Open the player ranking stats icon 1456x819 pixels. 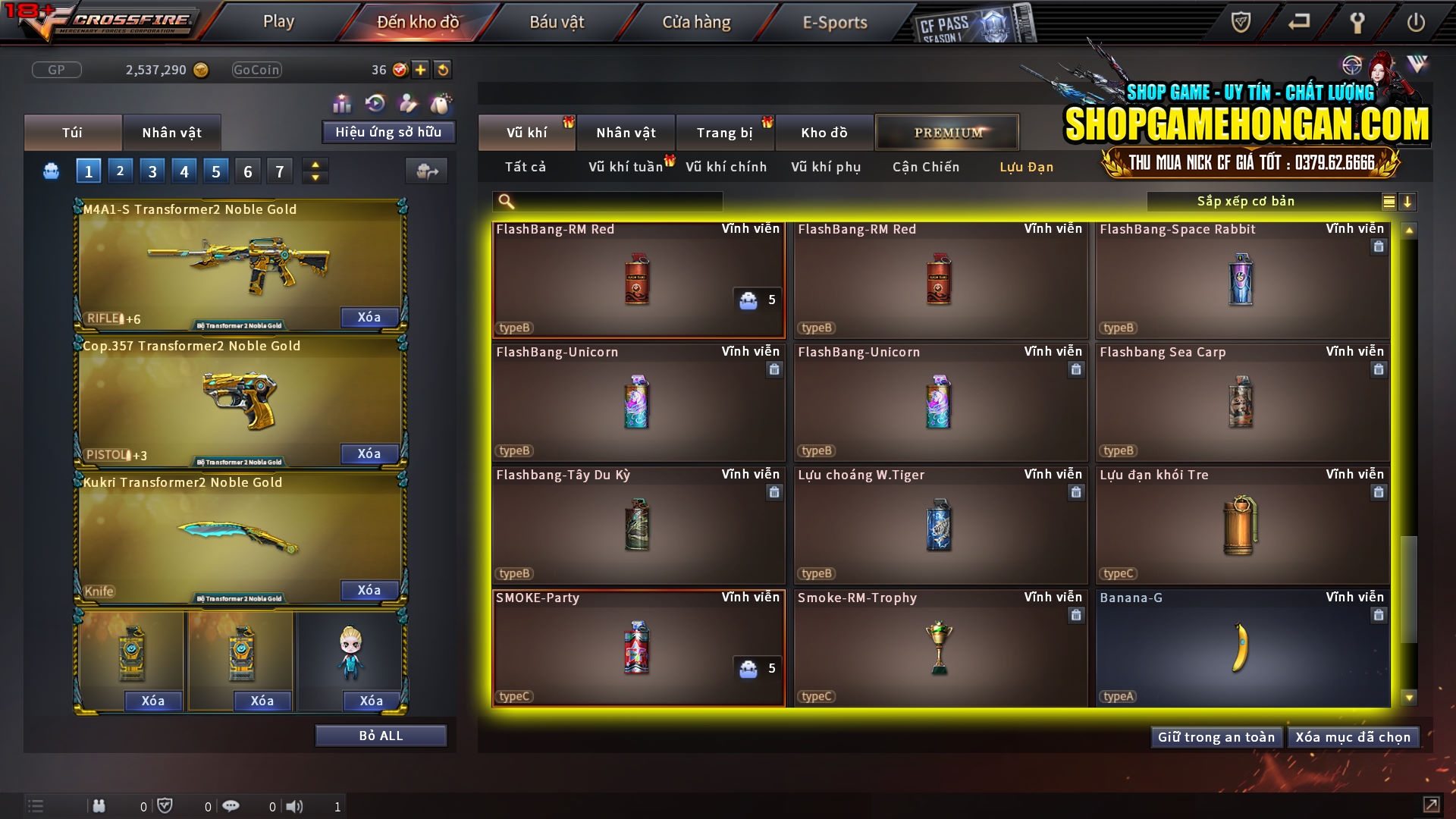pyautogui.click(x=342, y=101)
